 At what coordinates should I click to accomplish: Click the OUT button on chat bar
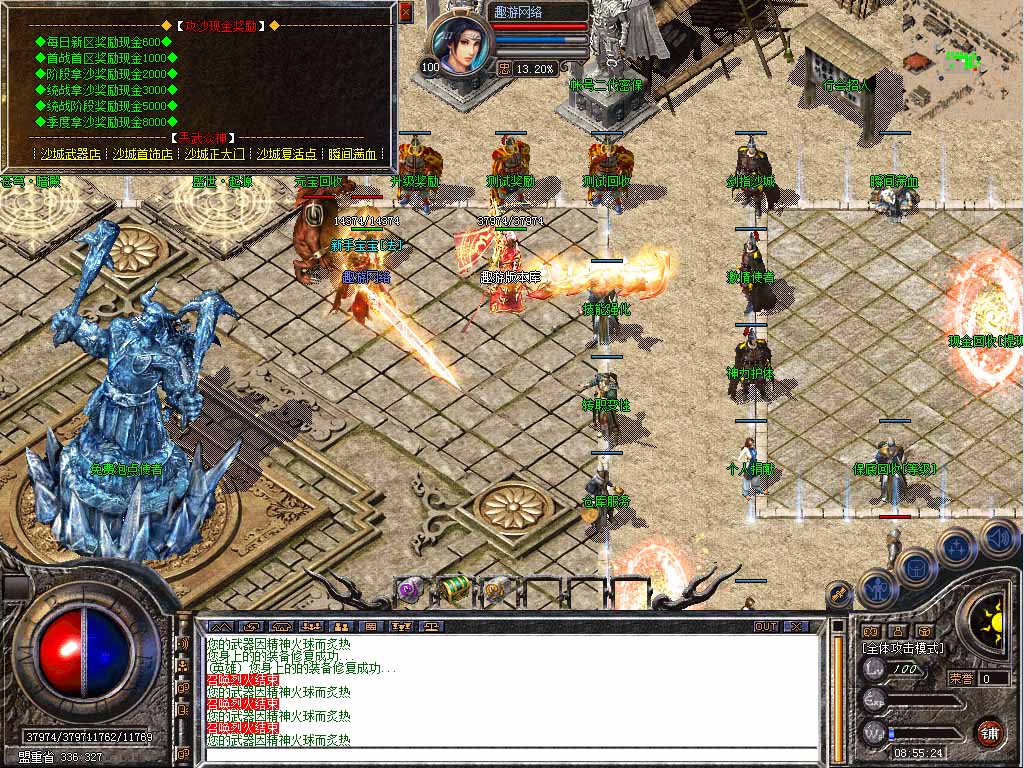[x=766, y=626]
